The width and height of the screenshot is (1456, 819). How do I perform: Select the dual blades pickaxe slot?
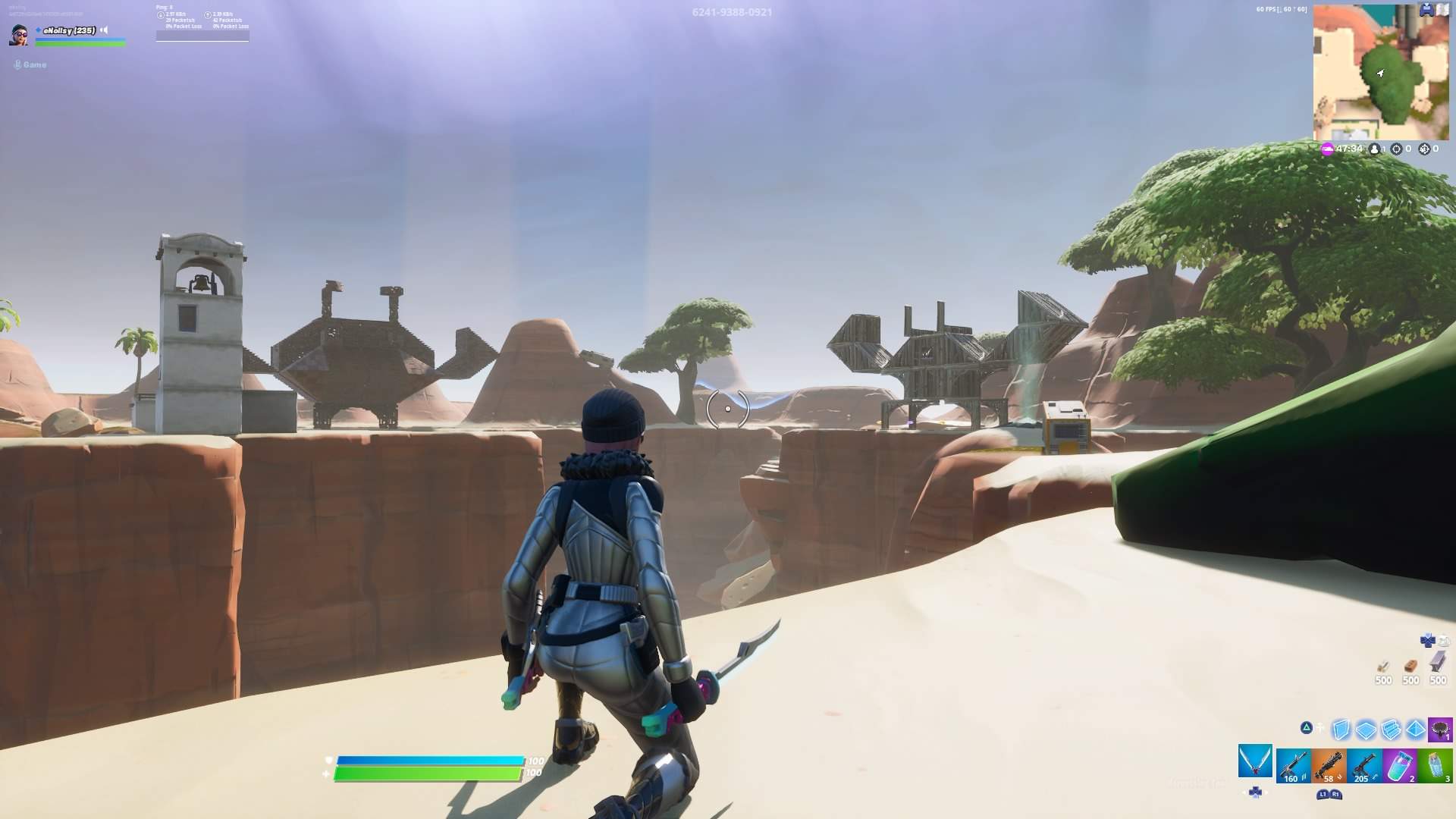point(1255,762)
